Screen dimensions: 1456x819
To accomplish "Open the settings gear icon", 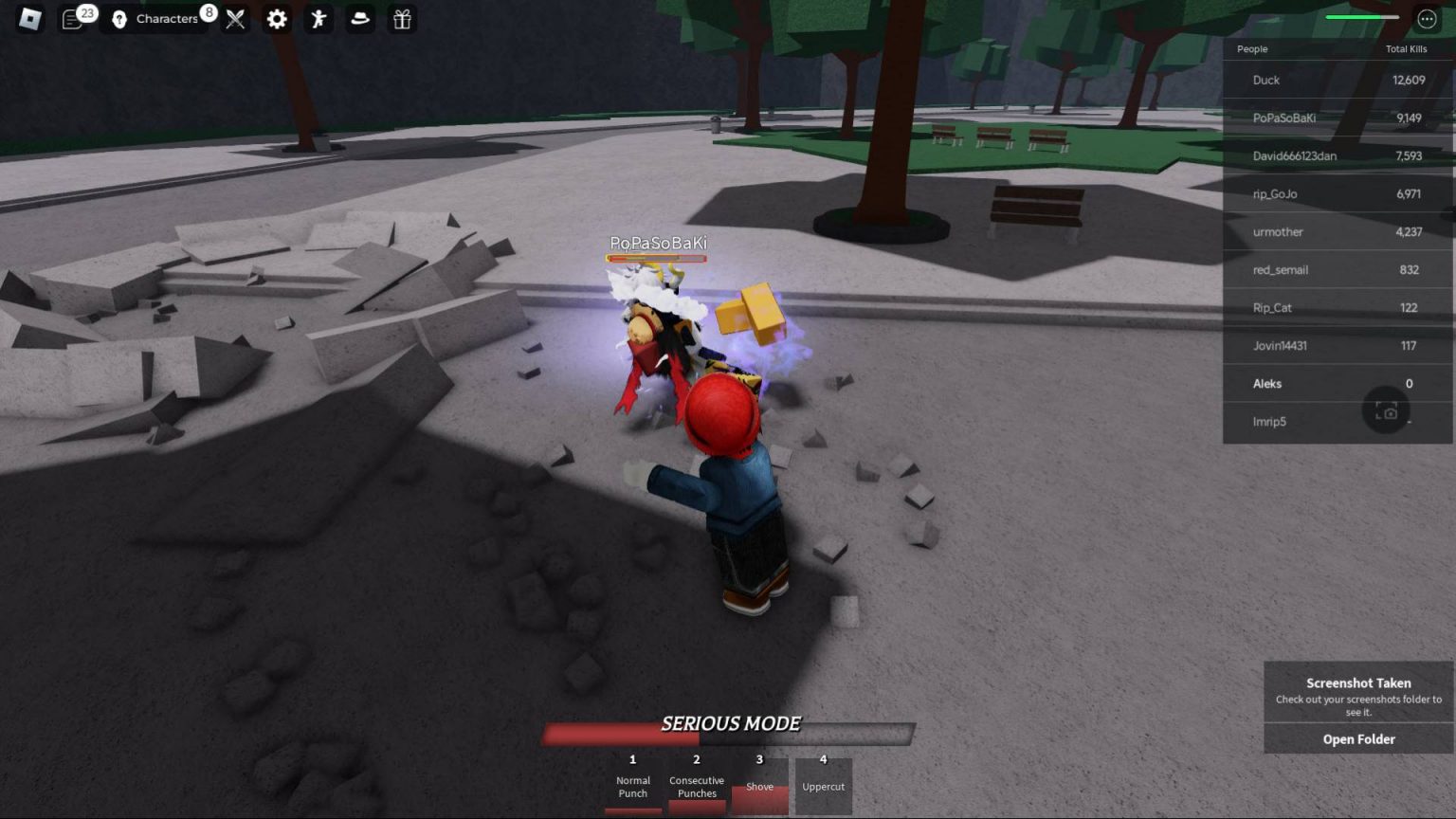I will point(276,19).
